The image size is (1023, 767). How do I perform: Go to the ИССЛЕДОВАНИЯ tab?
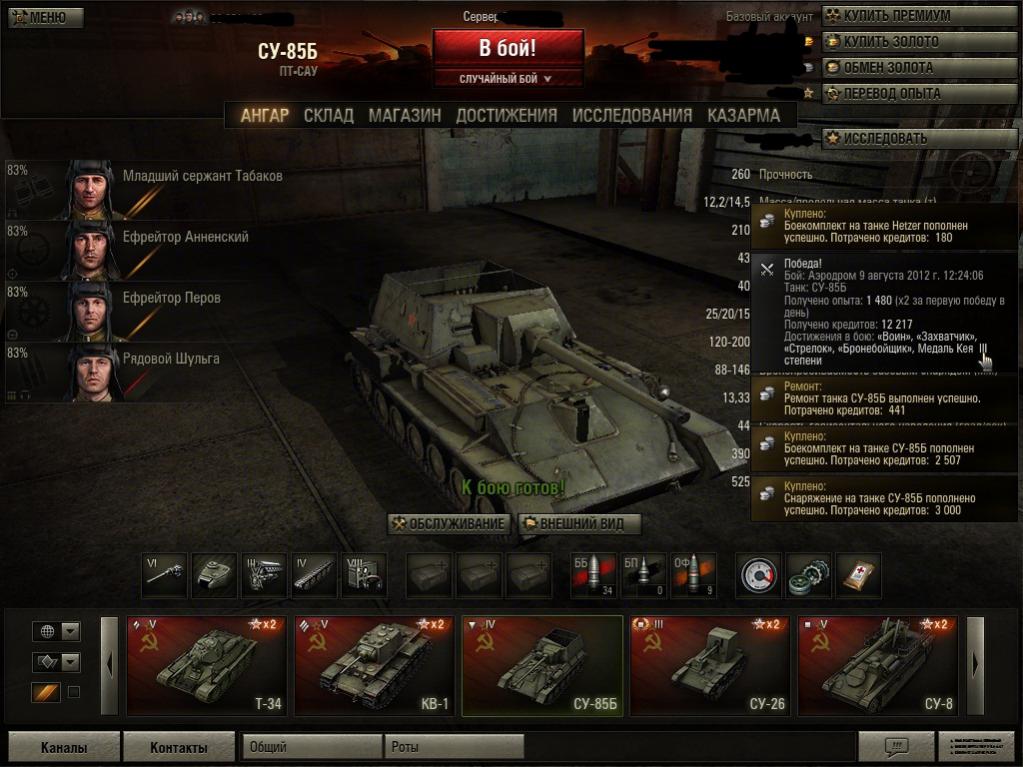click(x=632, y=115)
